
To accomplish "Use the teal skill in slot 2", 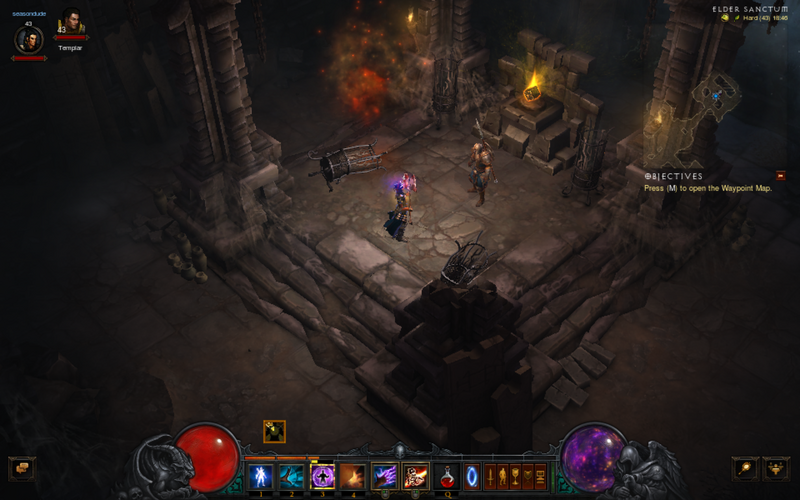I will click(292, 476).
